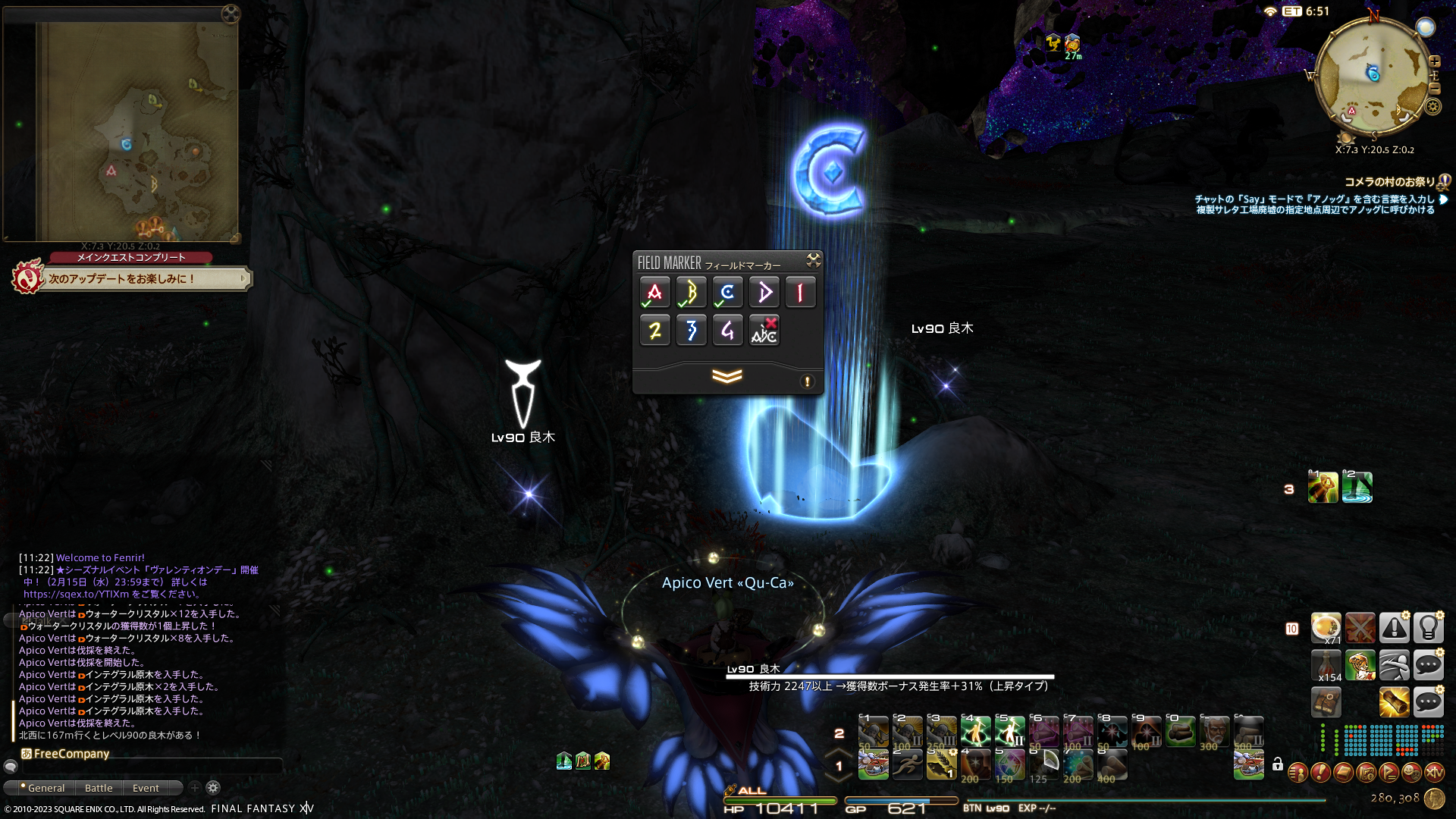Select the blue C field marker button
Image resolution: width=1456 pixels, height=819 pixels.
point(727,293)
